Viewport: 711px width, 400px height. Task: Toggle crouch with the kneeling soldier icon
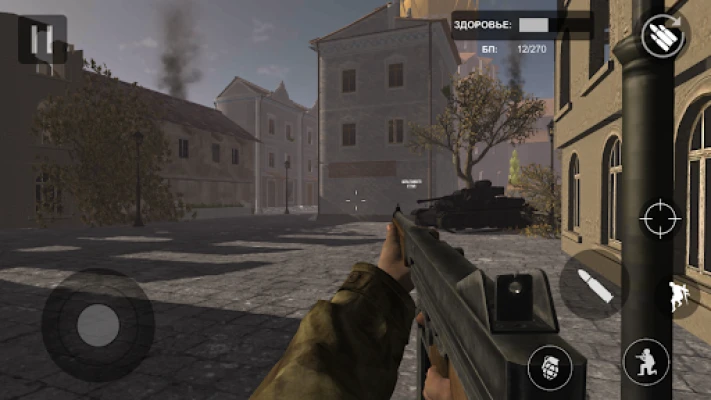(x=646, y=362)
